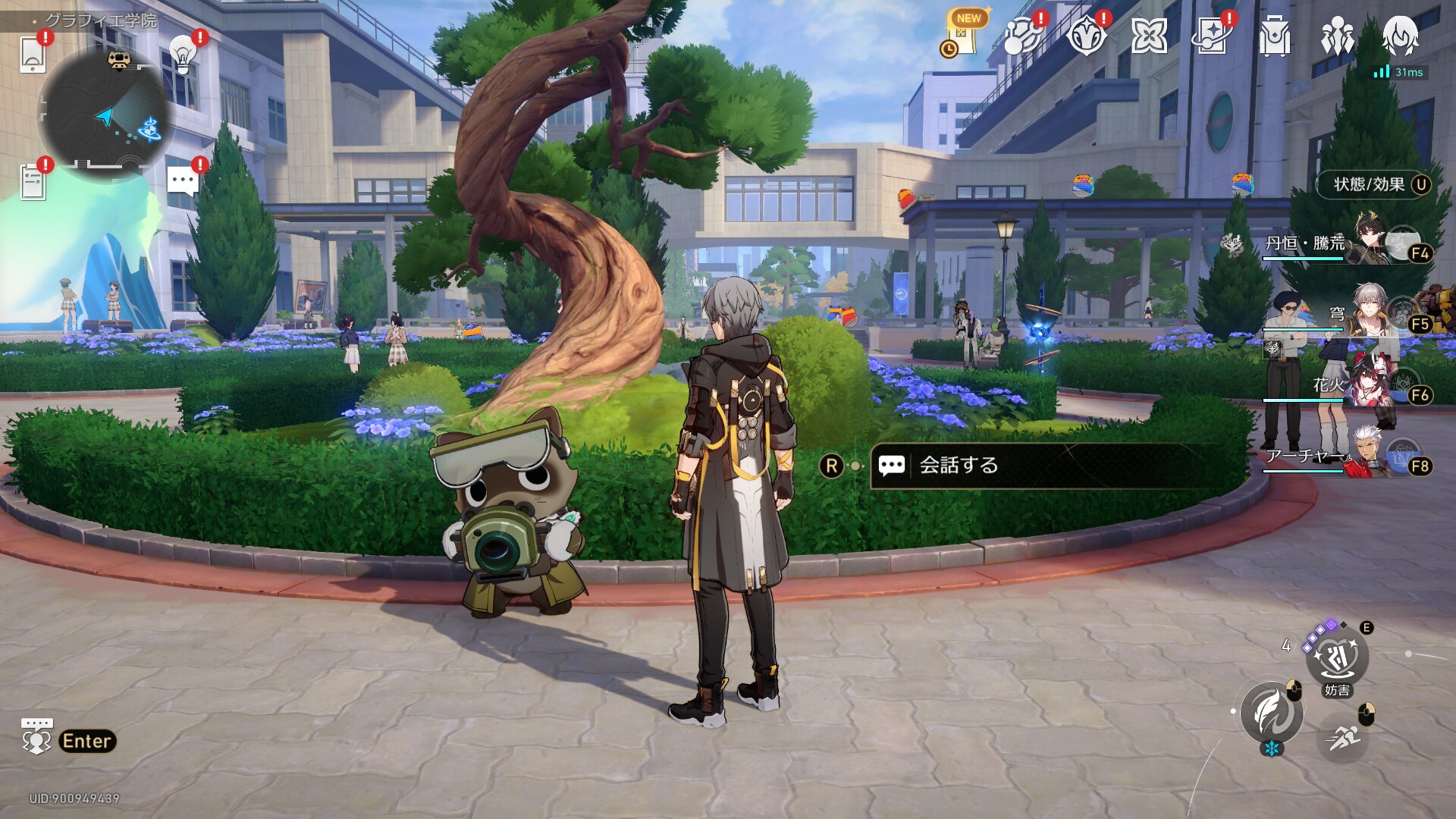Open the clipboard mission log icon
The image size is (1456, 819).
click(x=33, y=183)
